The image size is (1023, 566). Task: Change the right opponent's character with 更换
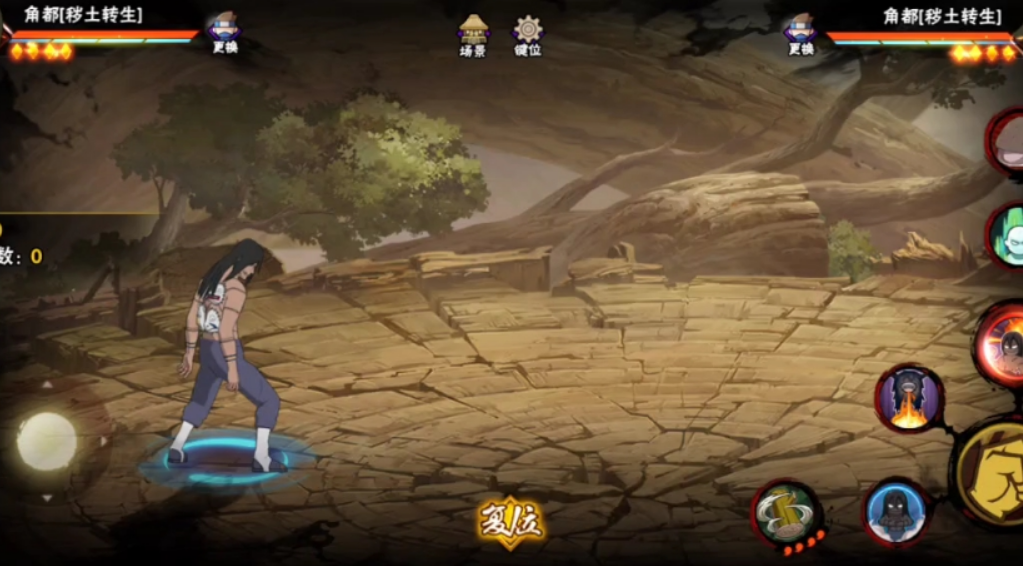pyautogui.click(x=800, y=33)
